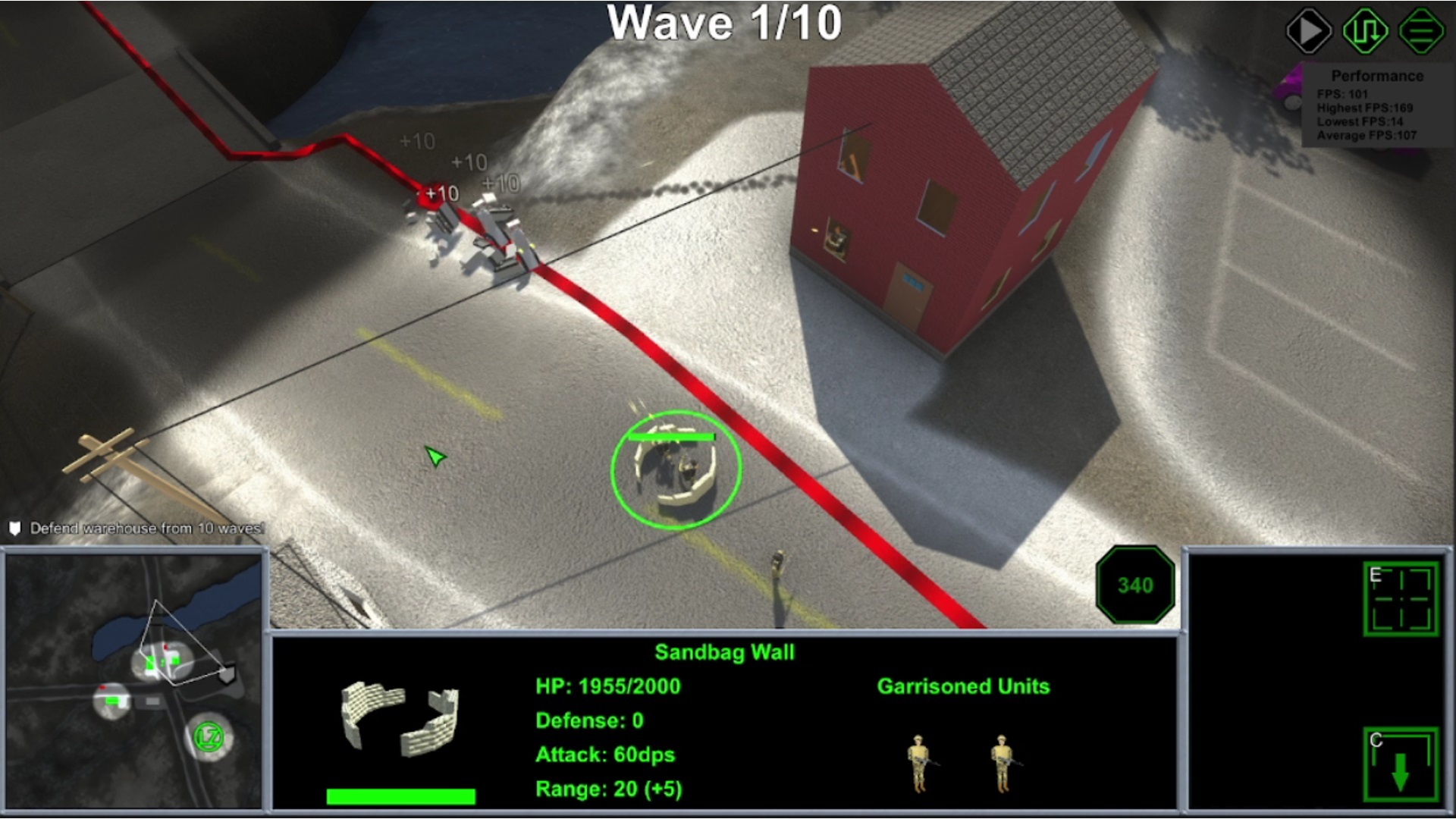Select the second garrisoned soldier icon
This screenshot has height=819, width=1456.
(x=1003, y=762)
